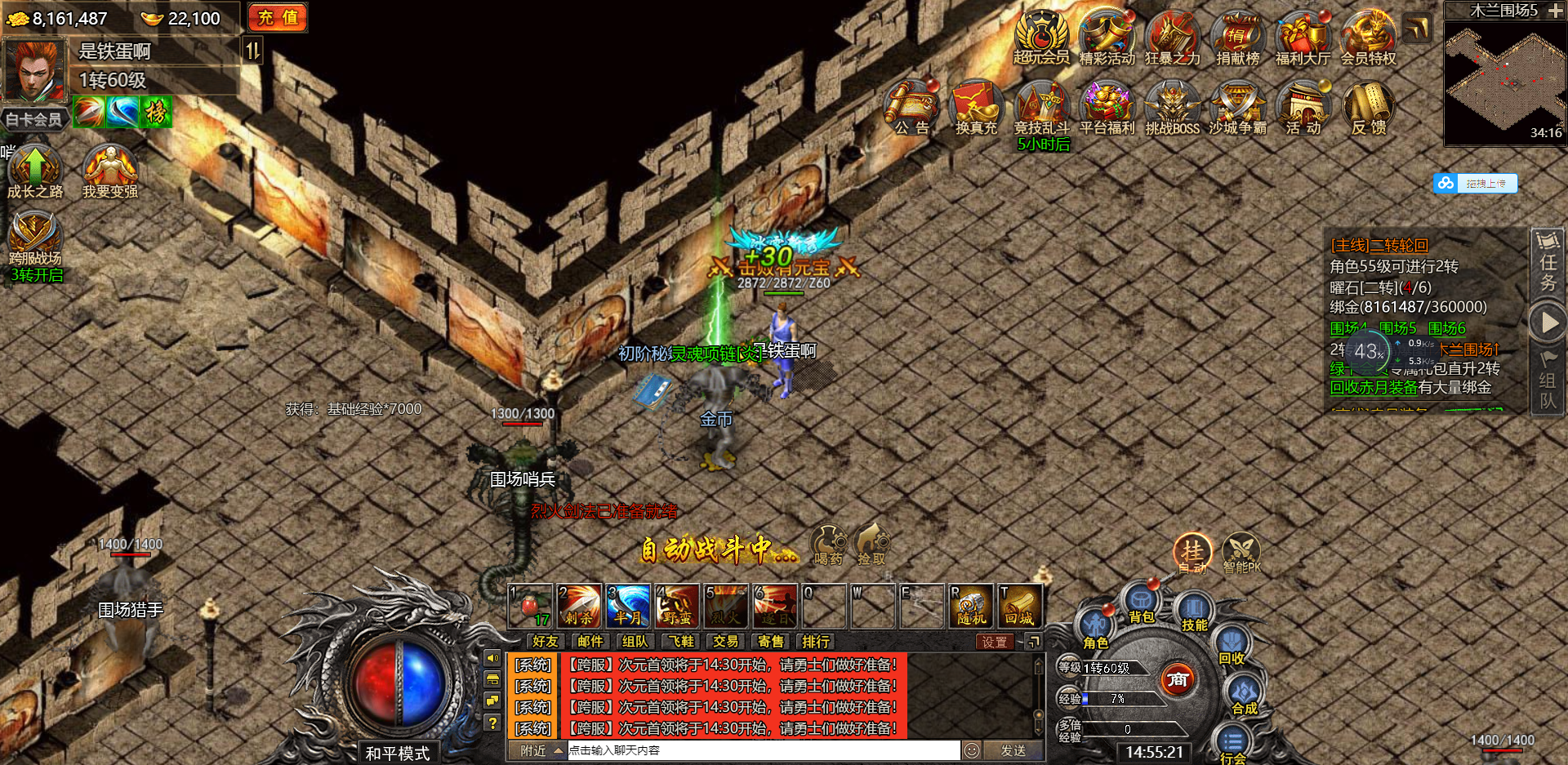Open the 好友 friends tab
The height and width of the screenshot is (765, 1568).
tap(545, 642)
